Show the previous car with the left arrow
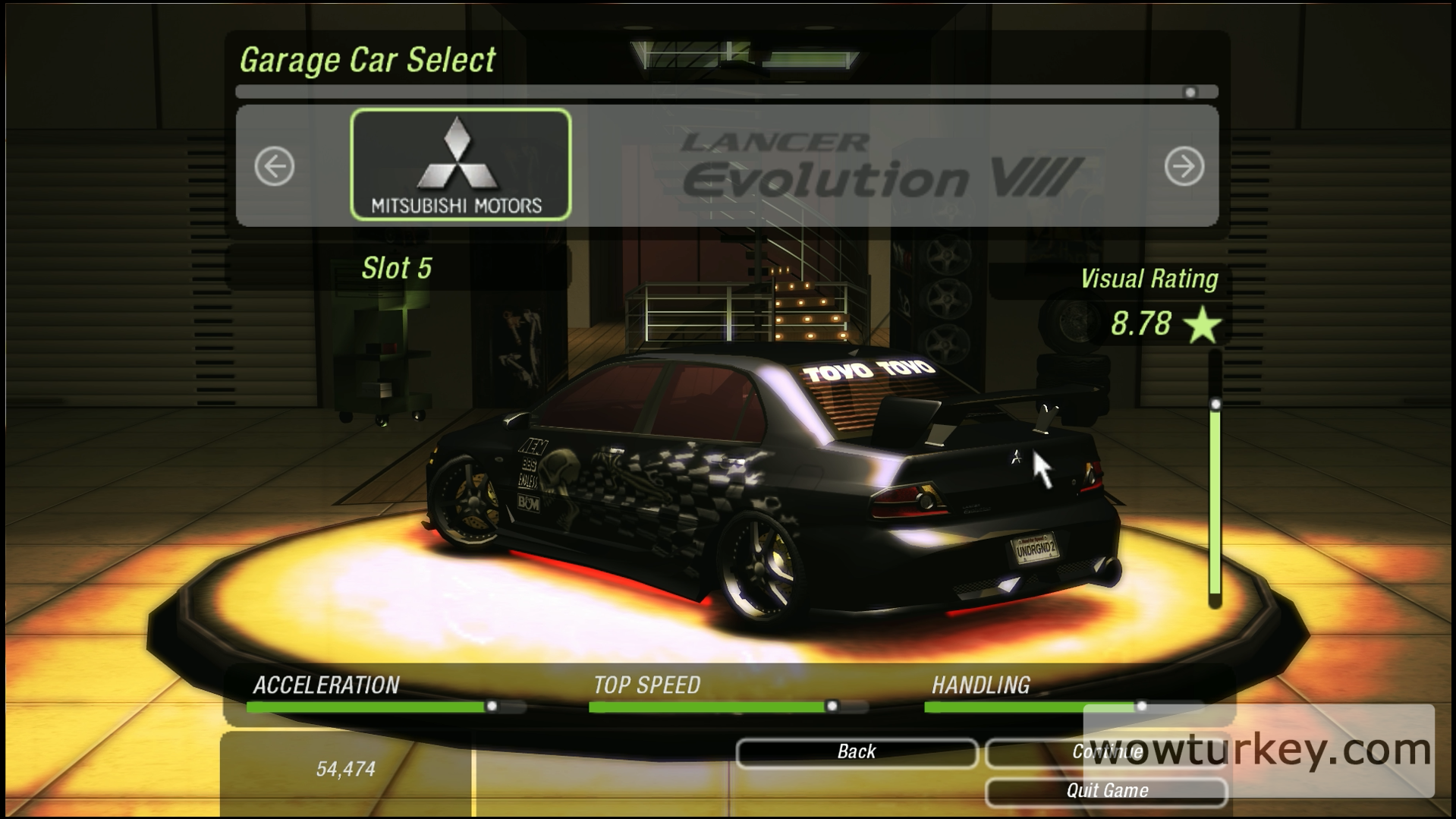The image size is (1456, 819). click(x=274, y=166)
